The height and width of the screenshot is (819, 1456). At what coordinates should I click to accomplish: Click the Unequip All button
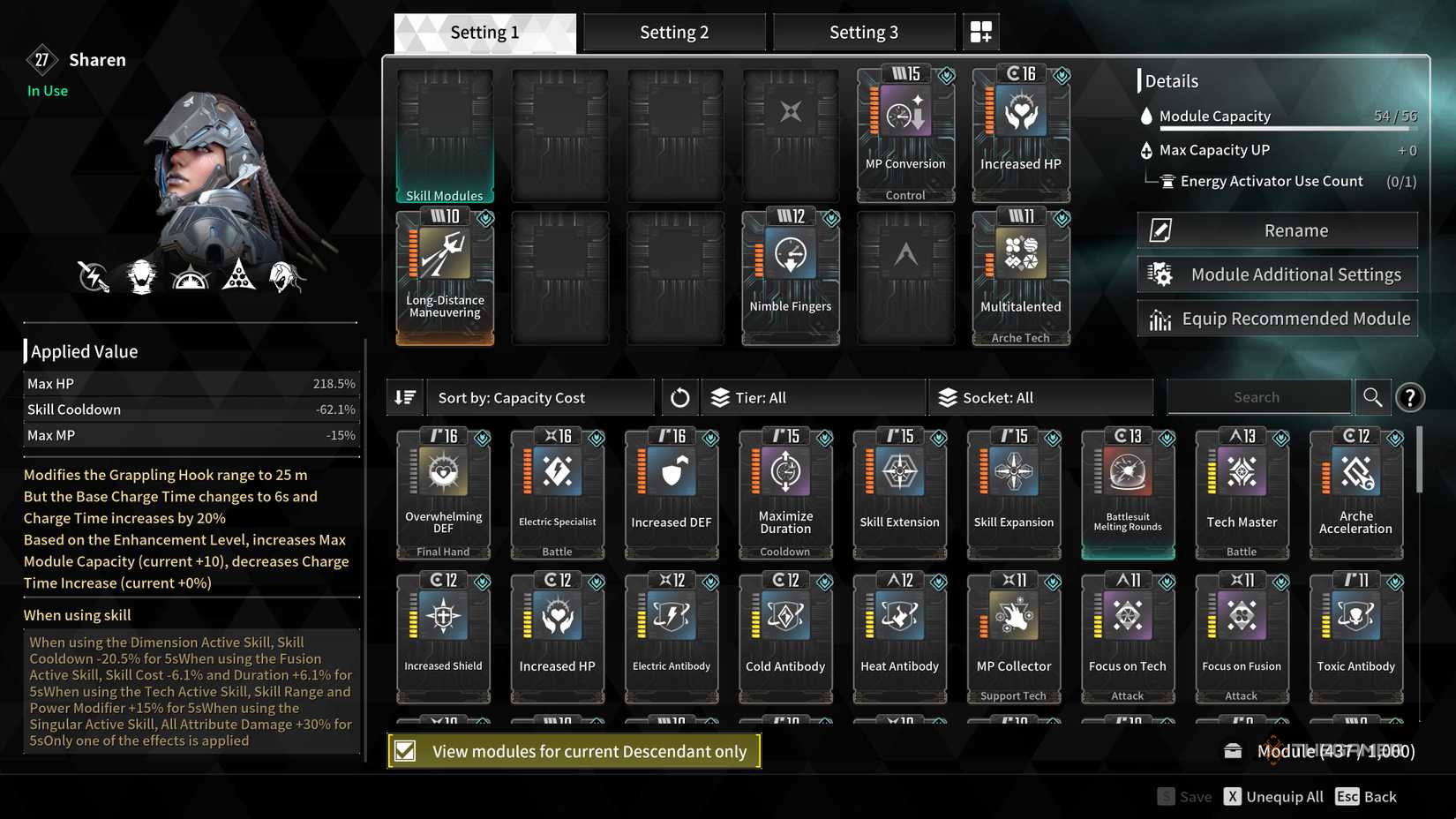pyautogui.click(x=1274, y=796)
